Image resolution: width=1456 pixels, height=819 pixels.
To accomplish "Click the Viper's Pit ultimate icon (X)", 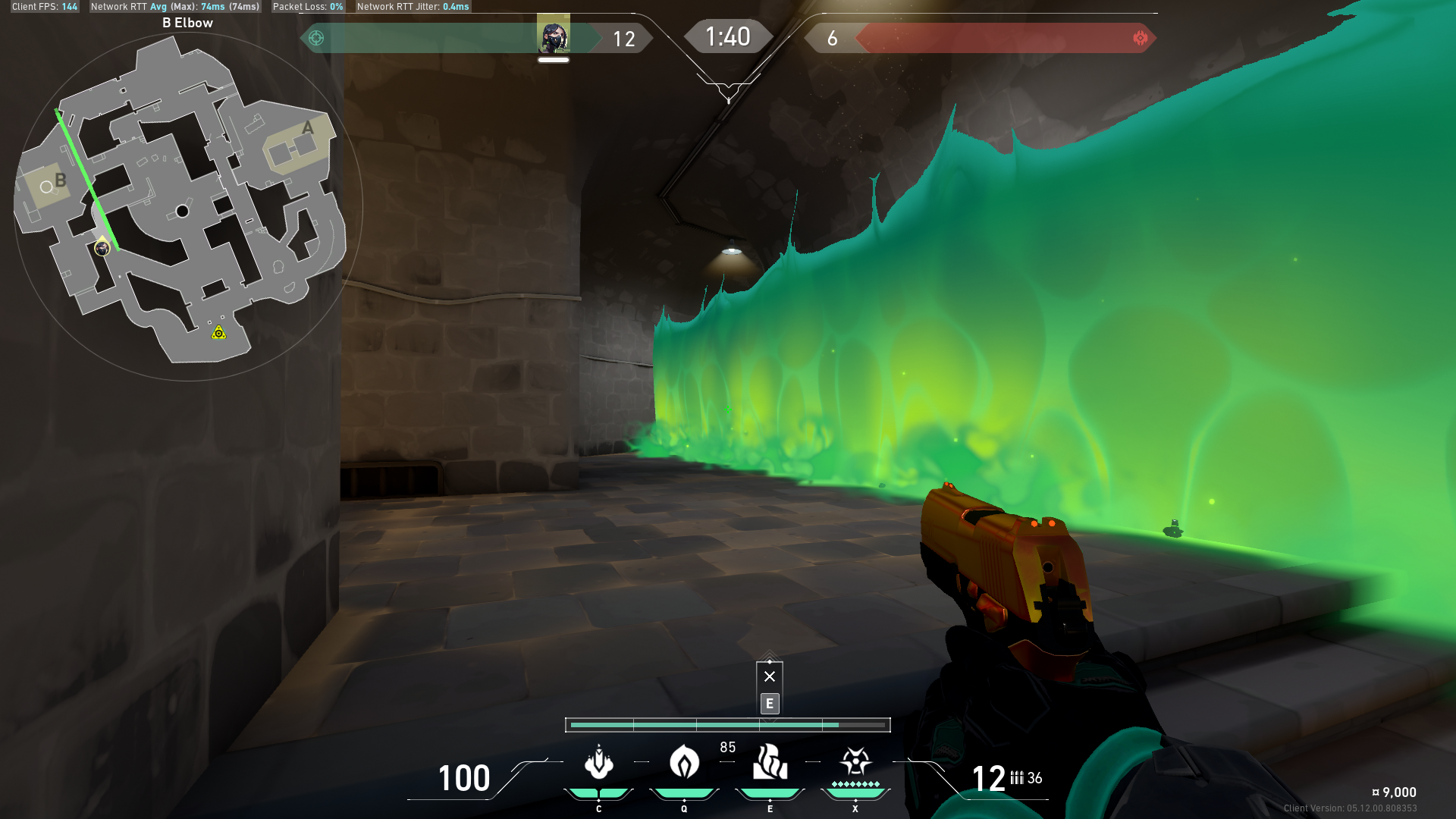I will tap(855, 761).
